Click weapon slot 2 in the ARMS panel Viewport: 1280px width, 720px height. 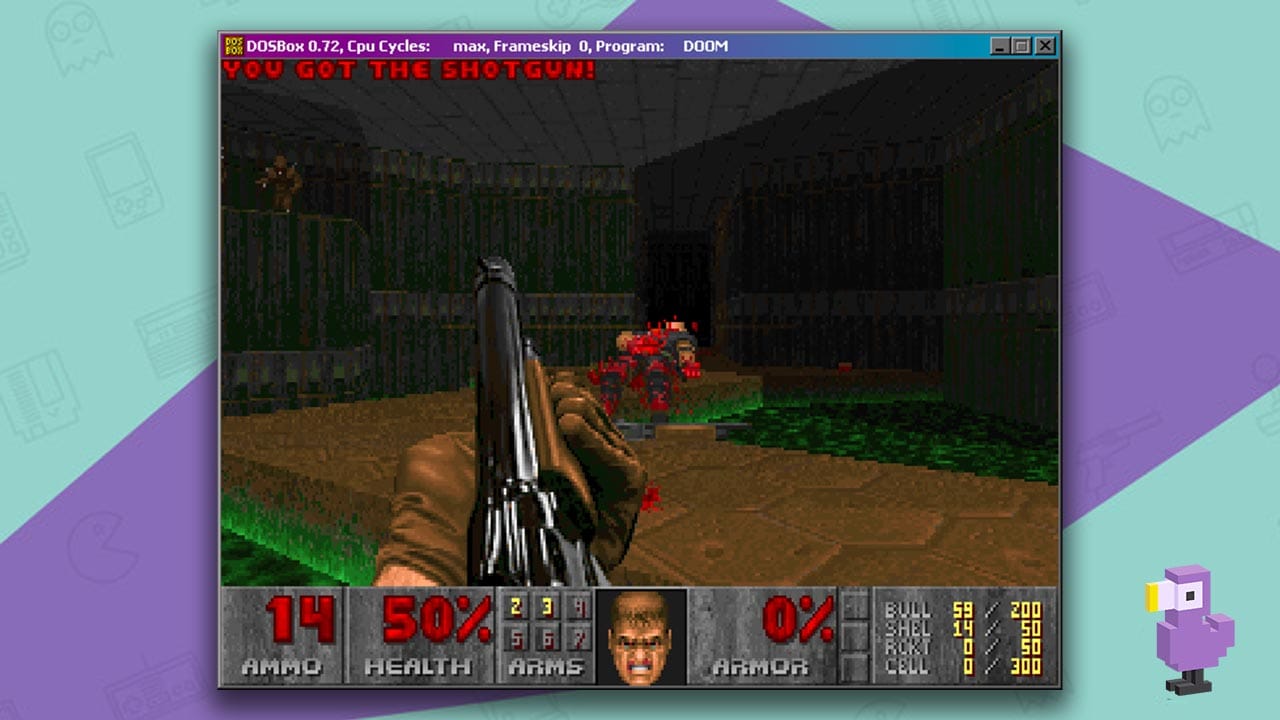coord(514,607)
